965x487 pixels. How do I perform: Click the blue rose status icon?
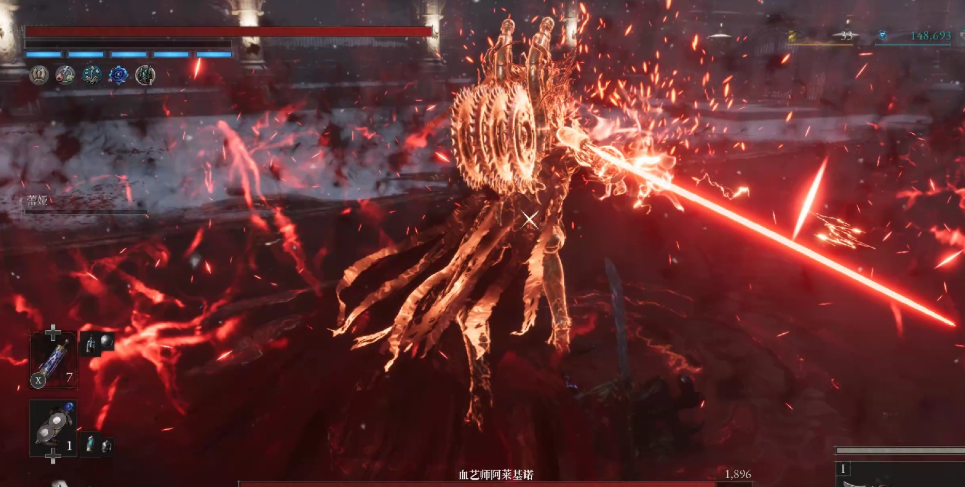click(x=118, y=74)
